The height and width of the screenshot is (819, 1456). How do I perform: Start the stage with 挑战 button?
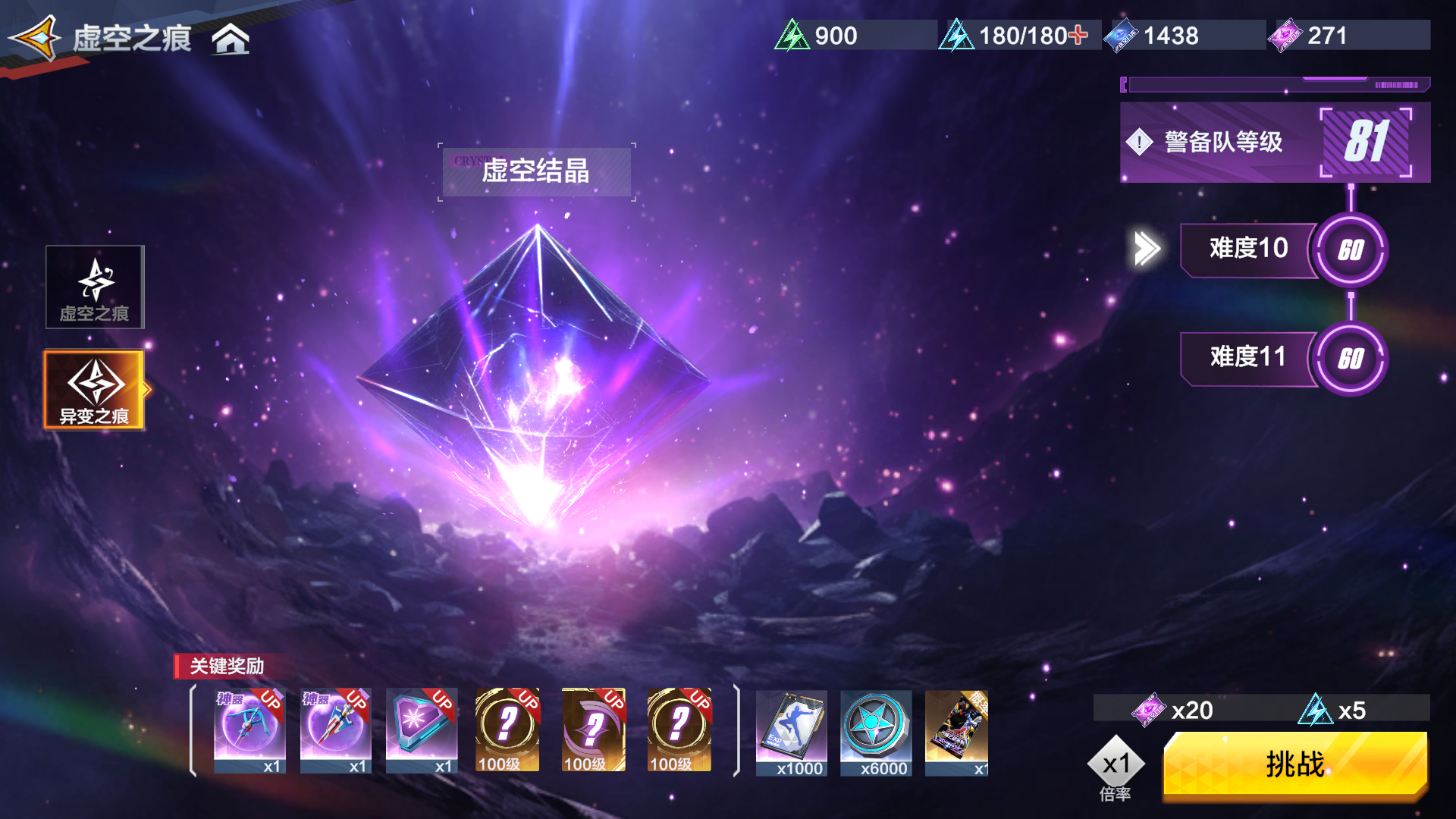[1295, 764]
